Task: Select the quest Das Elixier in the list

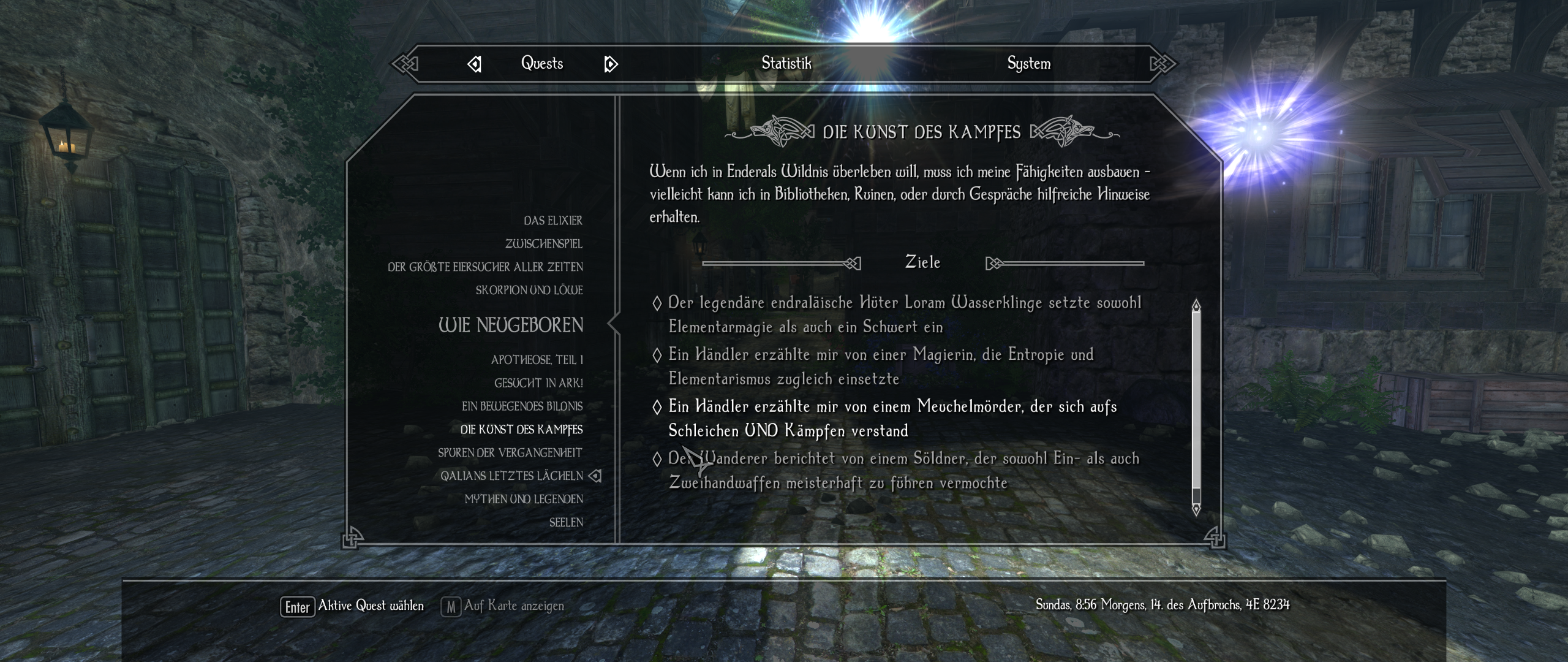Action: 552,220
